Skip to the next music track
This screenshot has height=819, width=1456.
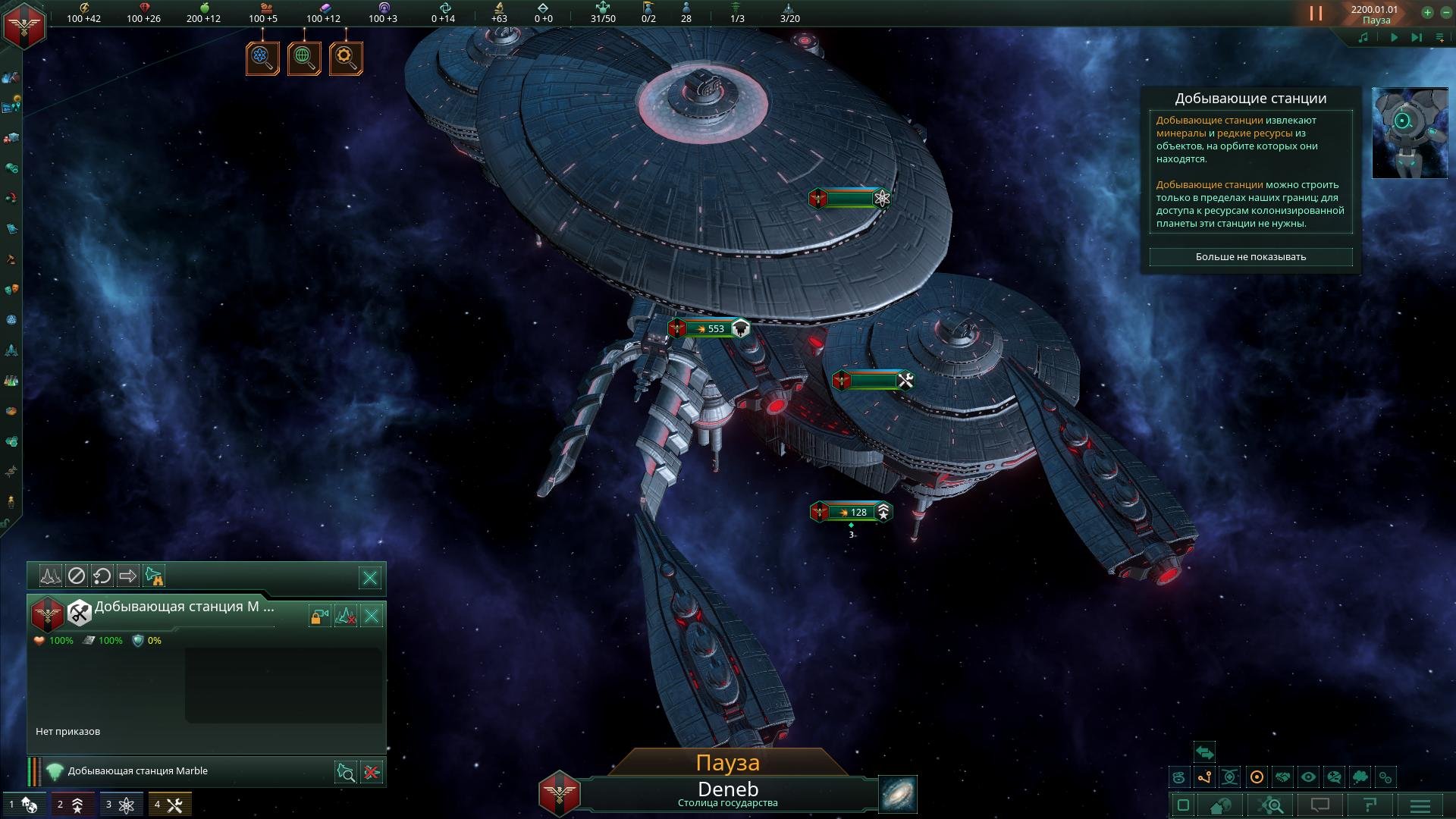pos(1416,37)
